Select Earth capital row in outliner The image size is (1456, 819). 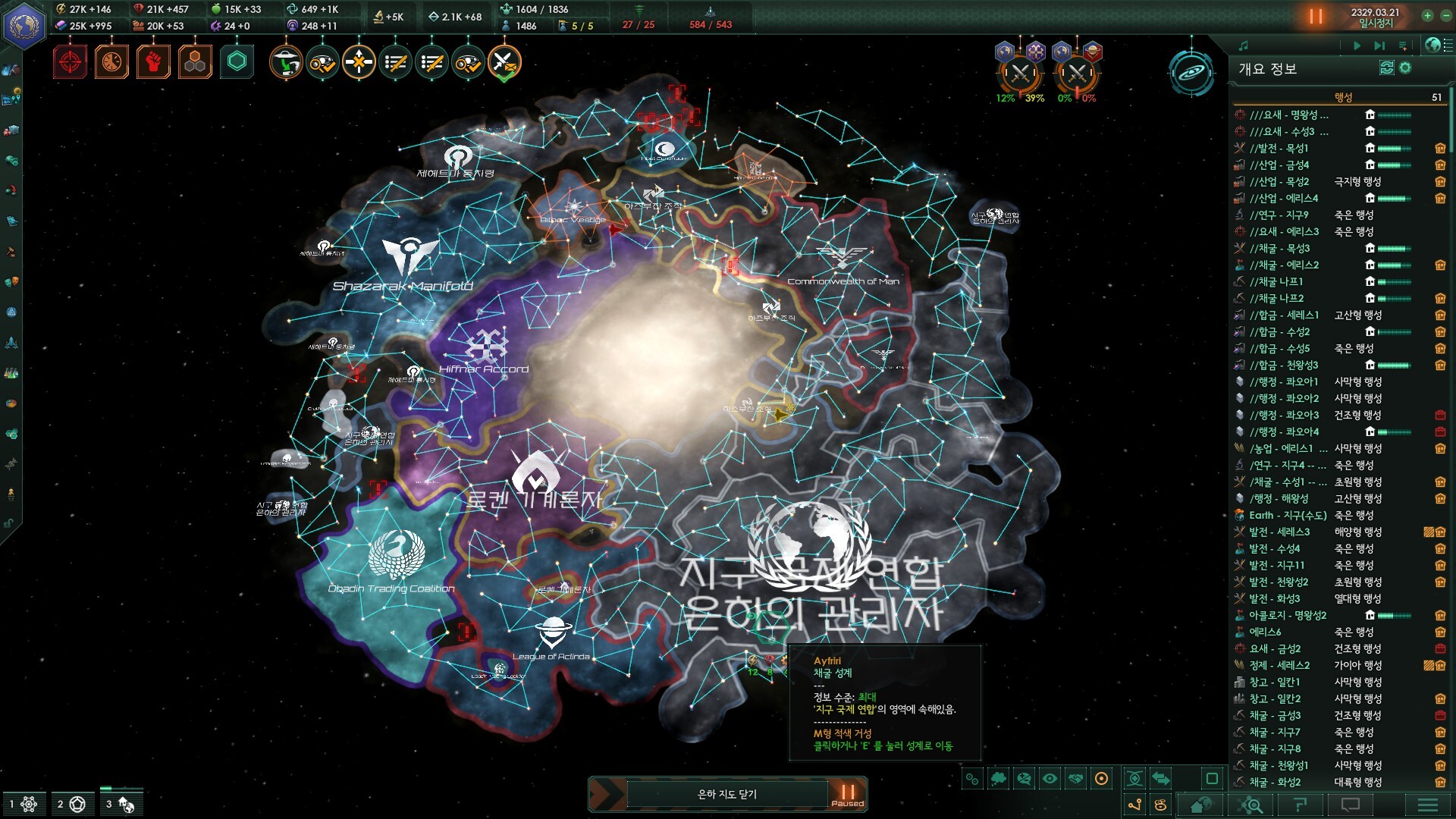(x=1282, y=515)
